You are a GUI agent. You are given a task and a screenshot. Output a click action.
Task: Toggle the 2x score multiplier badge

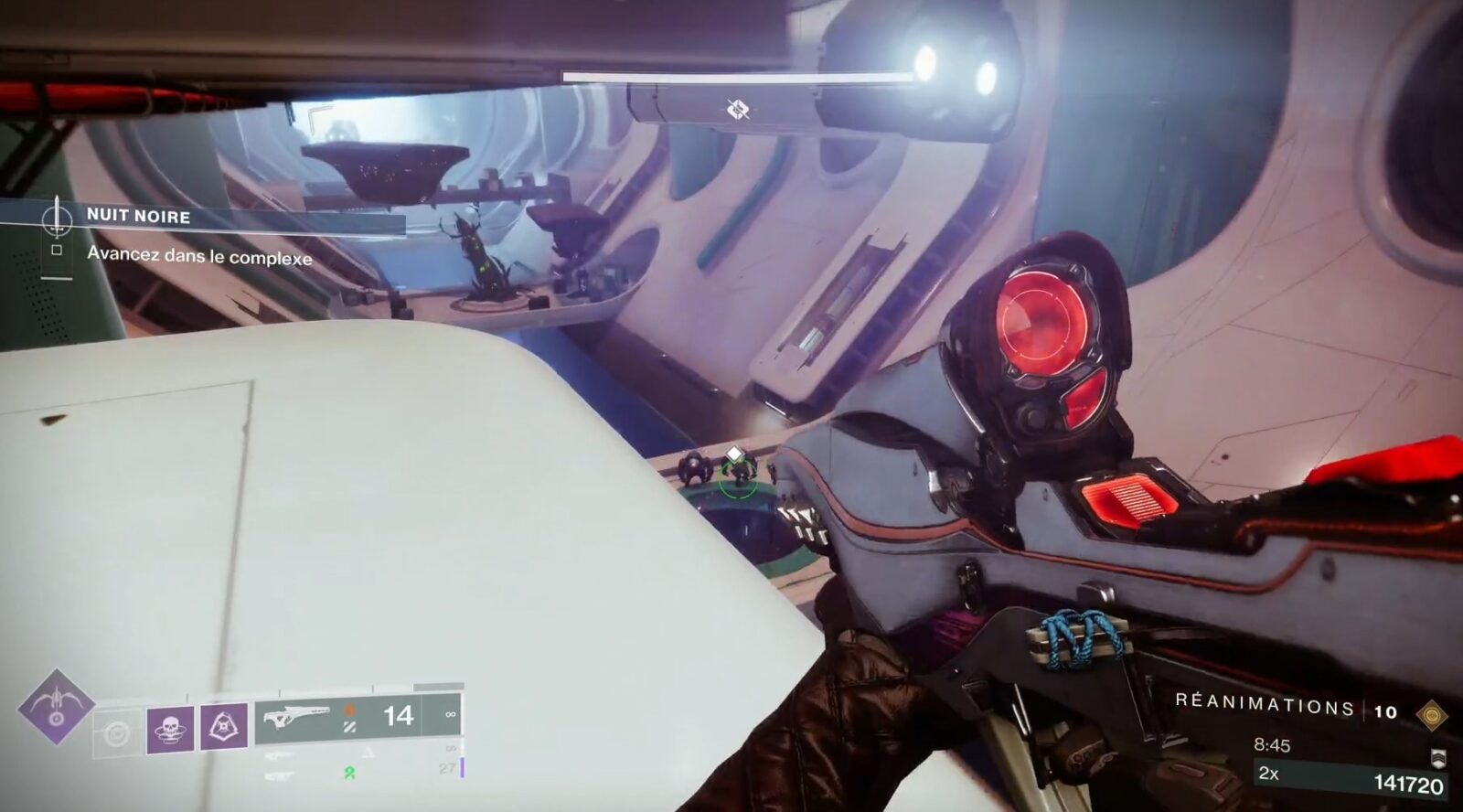[1266, 774]
